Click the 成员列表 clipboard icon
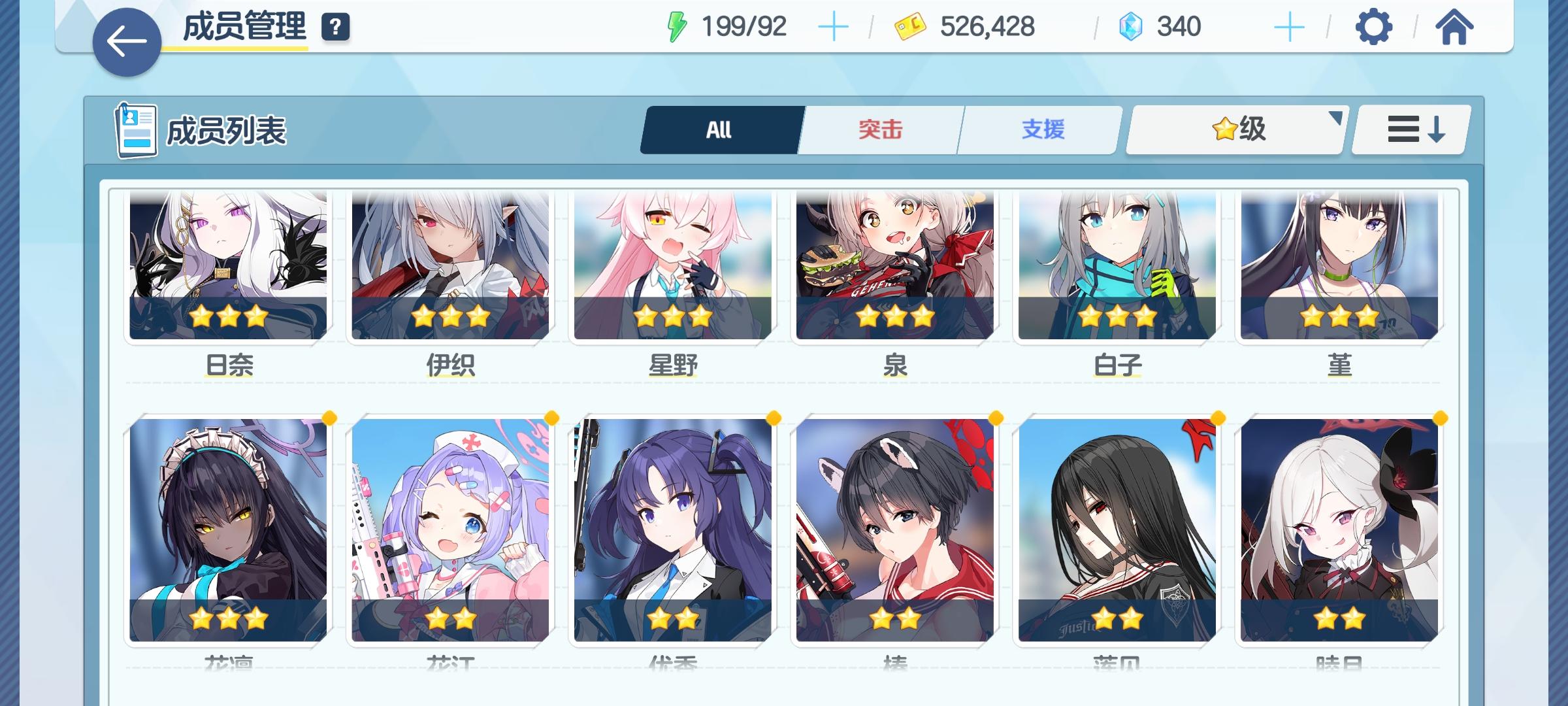This screenshot has width=1568, height=706. 135,129
